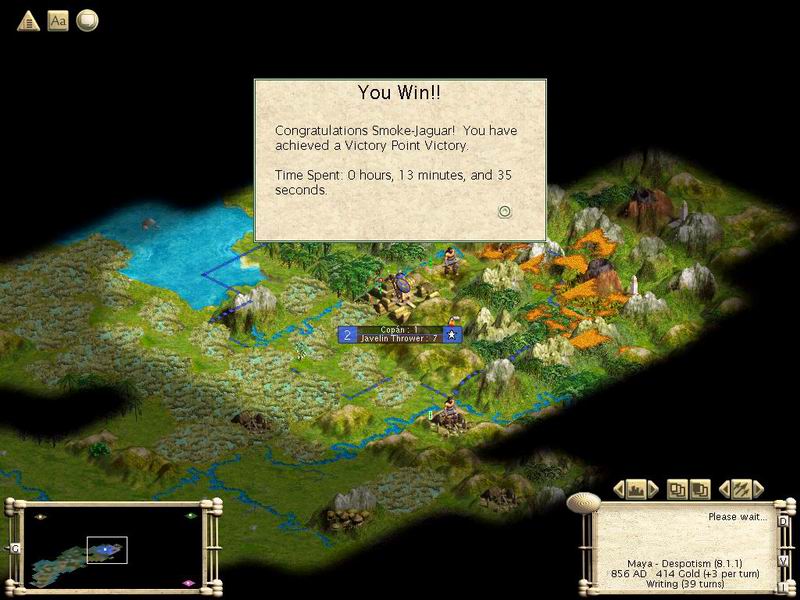Viewport: 800px width, 600px height.
Task: Open the pyramid main menu icon
Action: click(x=28, y=20)
